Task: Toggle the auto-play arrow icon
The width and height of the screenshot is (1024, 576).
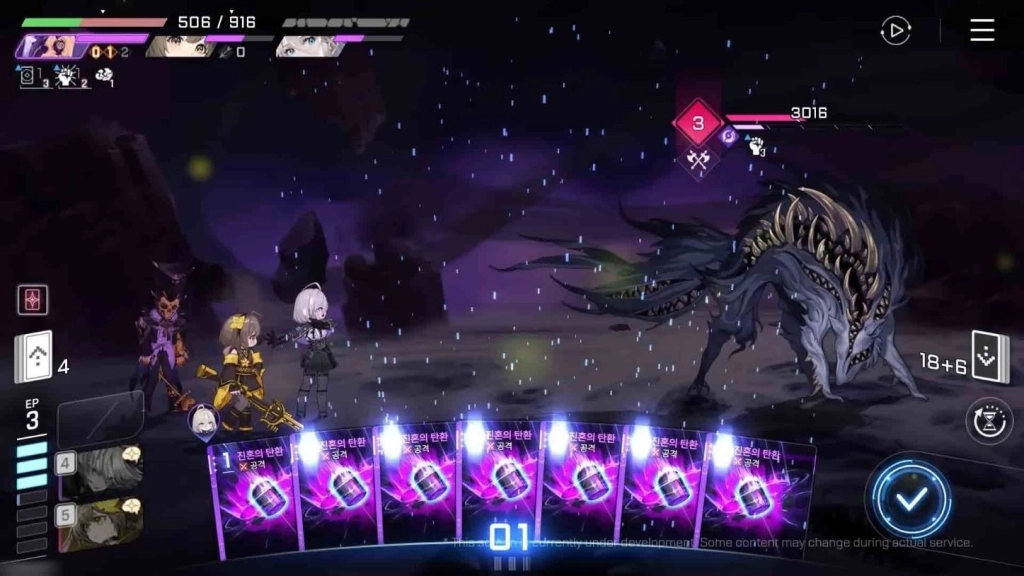Action: click(895, 30)
